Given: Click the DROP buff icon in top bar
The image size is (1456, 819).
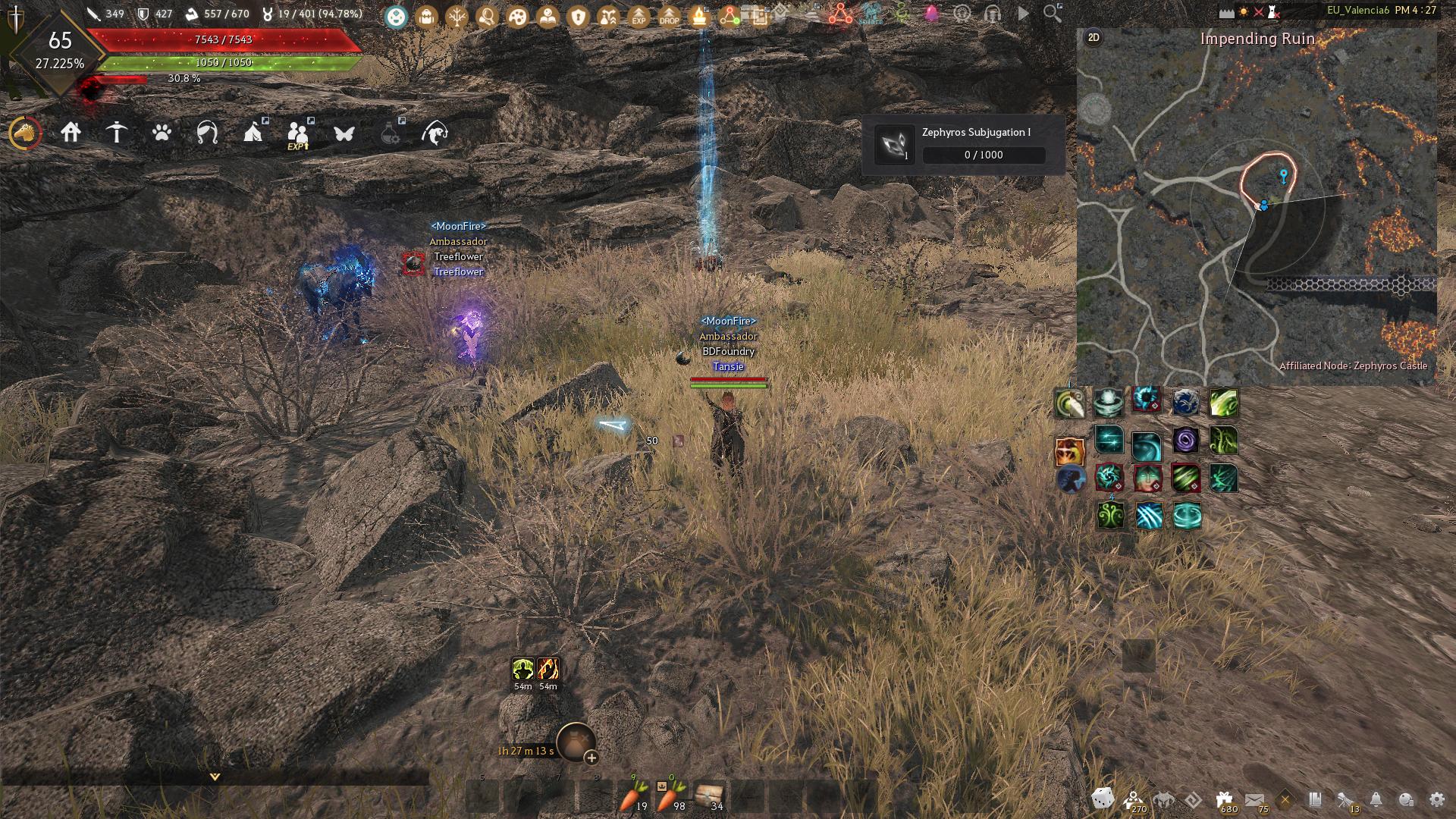Looking at the screenshot, I should pos(669,15).
